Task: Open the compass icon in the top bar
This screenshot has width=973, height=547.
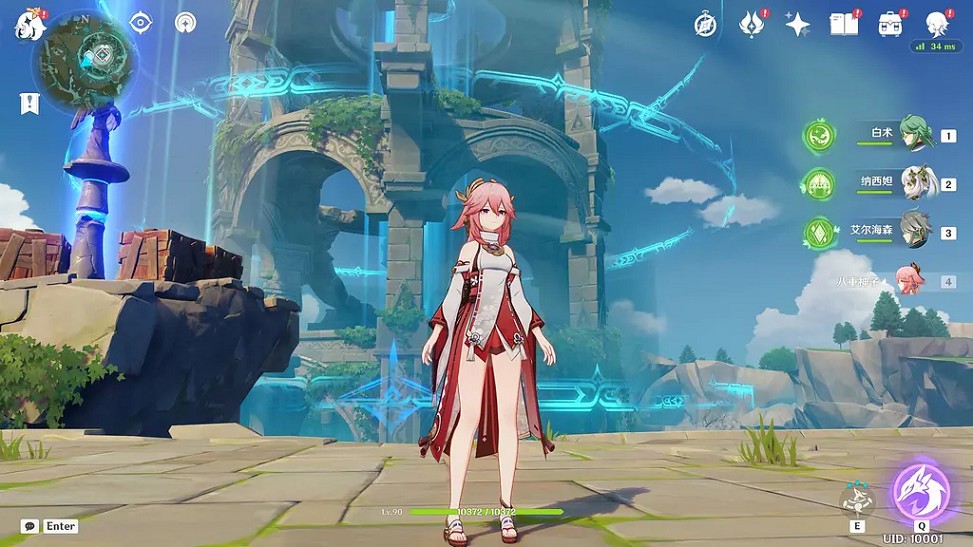Action: coord(706,25)
